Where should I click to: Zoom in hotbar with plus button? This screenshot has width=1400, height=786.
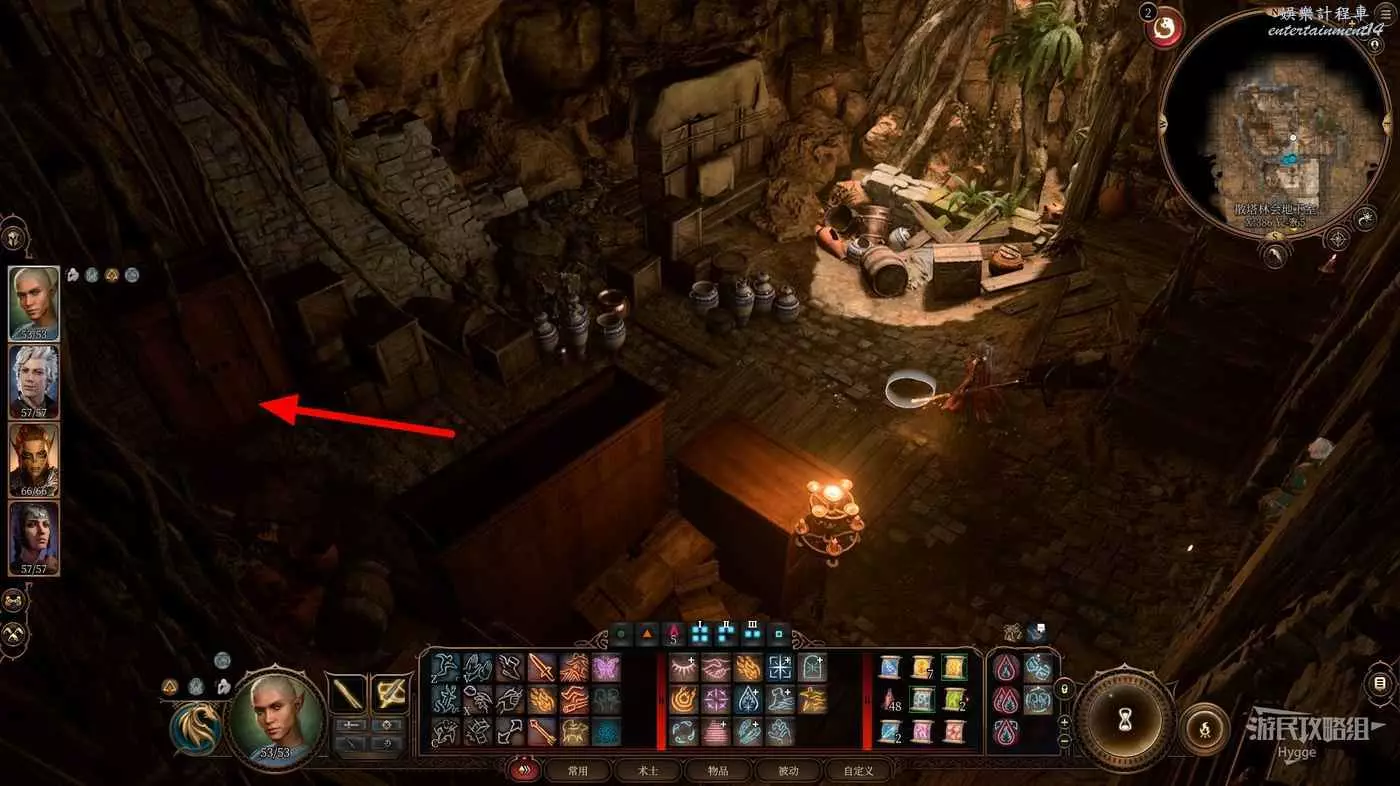(1064, 722)
